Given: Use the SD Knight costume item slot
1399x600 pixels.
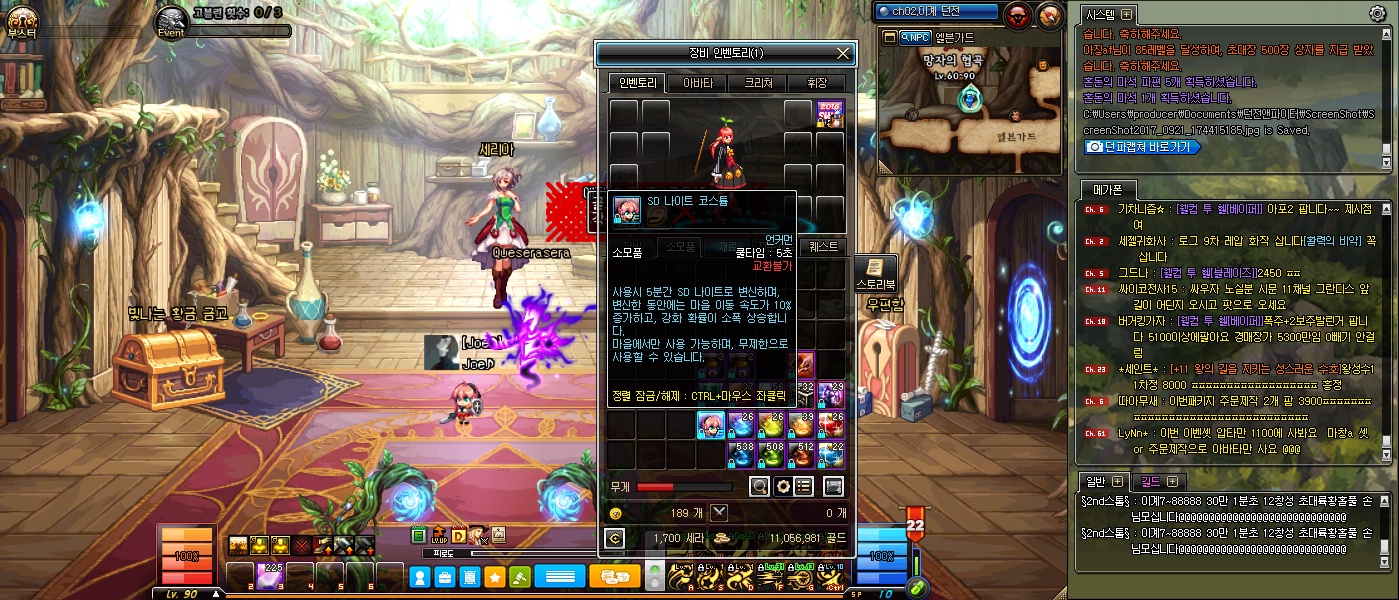Looking at the screenshot, I should tap(710, 425).
